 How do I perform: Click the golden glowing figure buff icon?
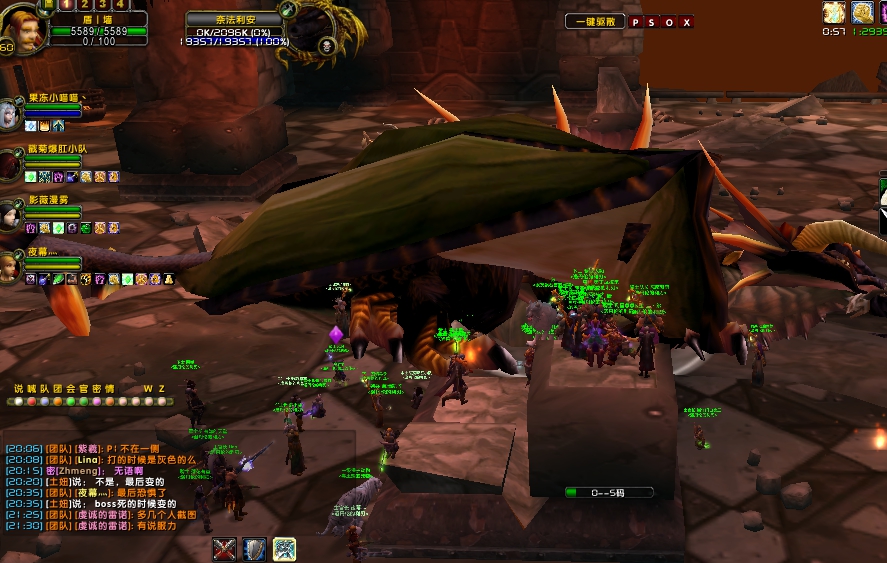coord(834,12)
